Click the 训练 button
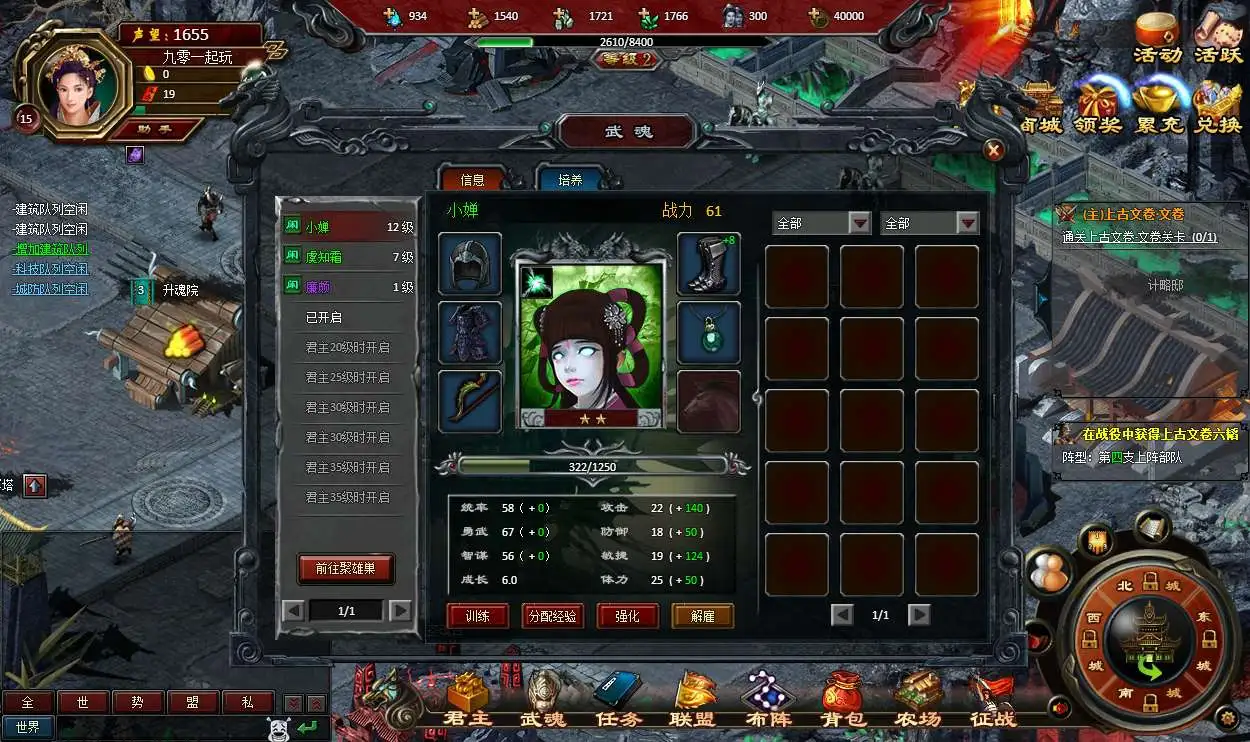Viewport: 1250px width, 742px height. (x=477, y=616)
